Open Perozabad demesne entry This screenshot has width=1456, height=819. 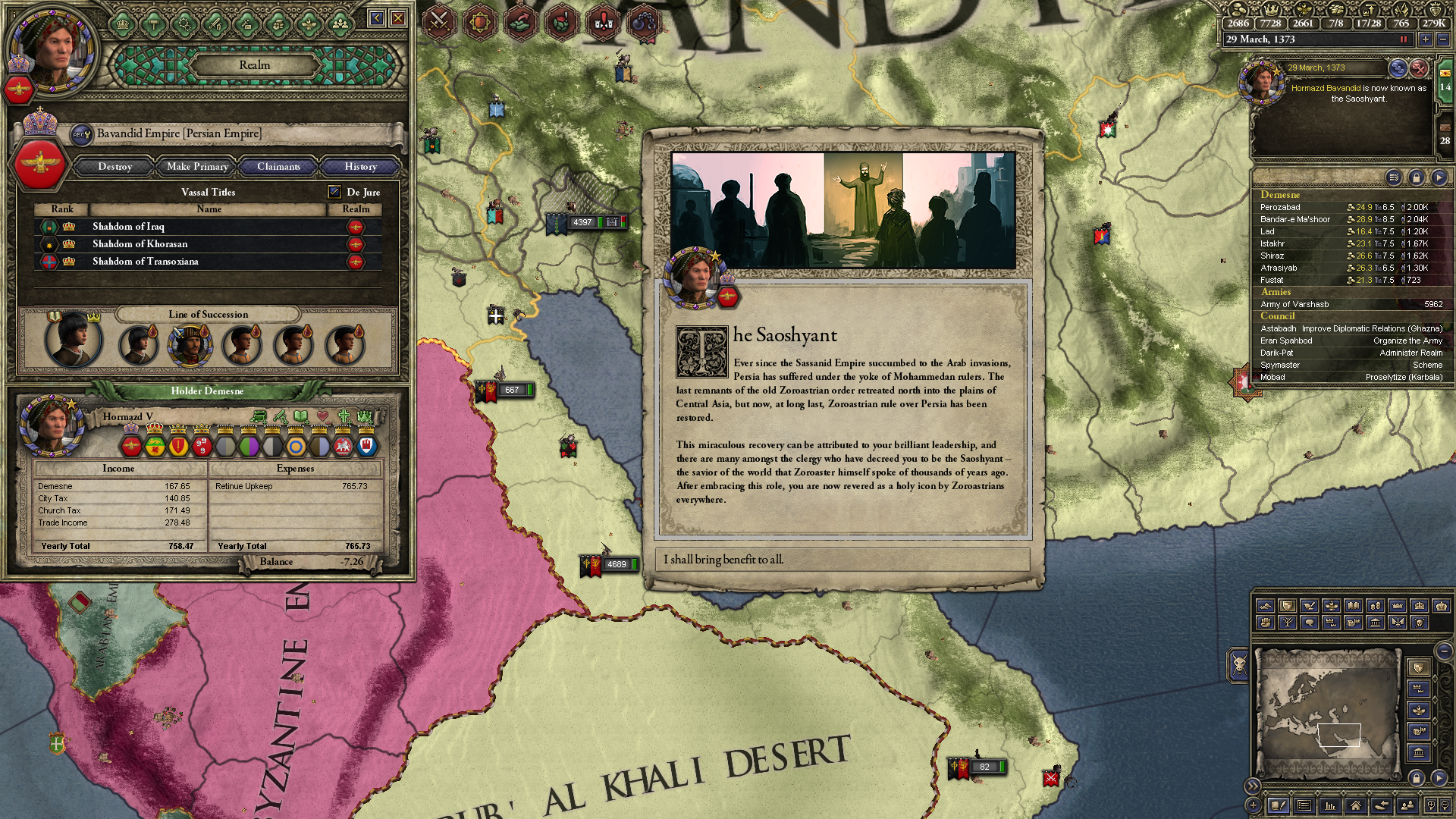(1281, 207)
